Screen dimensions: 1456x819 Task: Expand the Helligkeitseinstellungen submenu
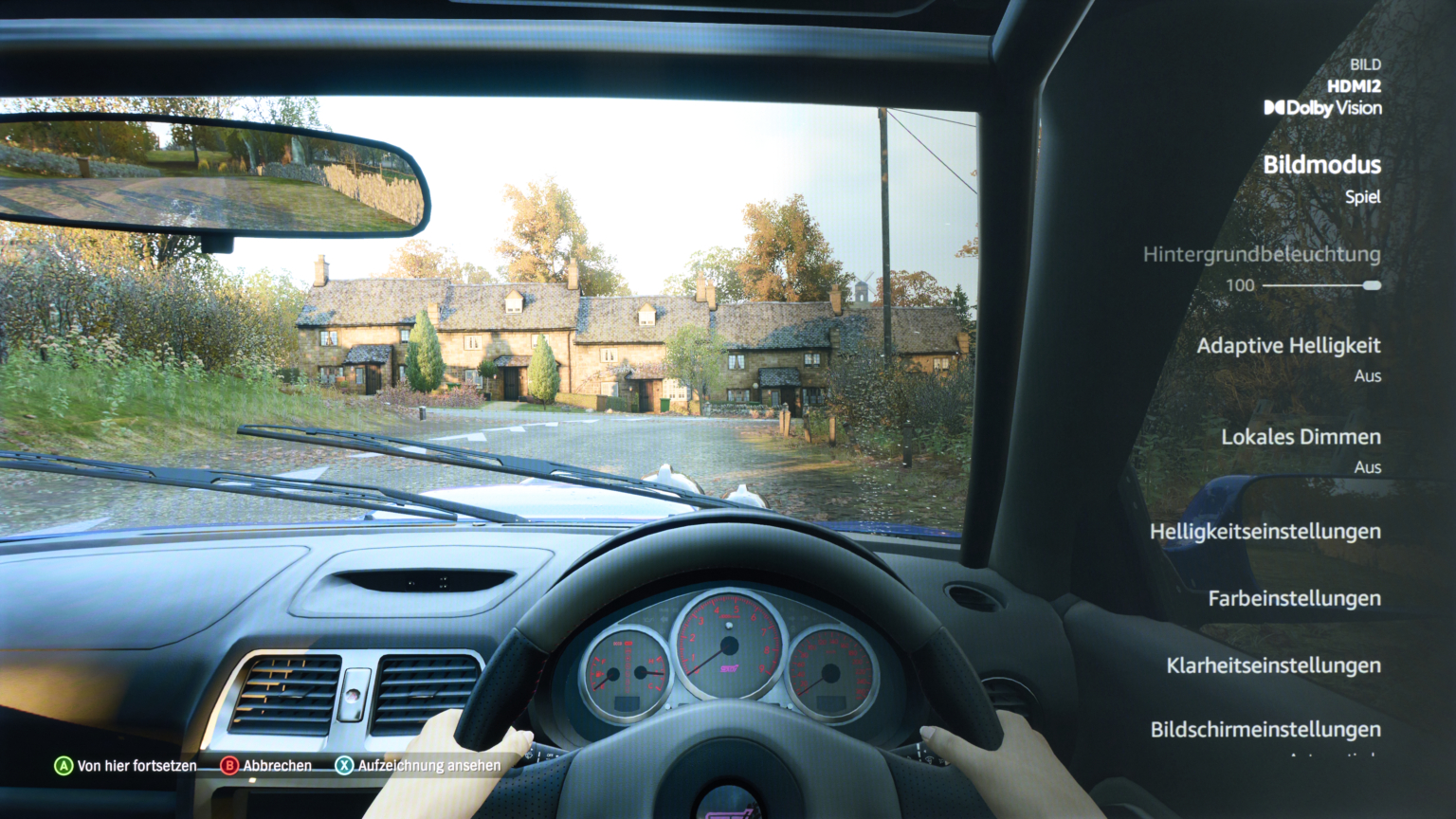(1266, 531)
